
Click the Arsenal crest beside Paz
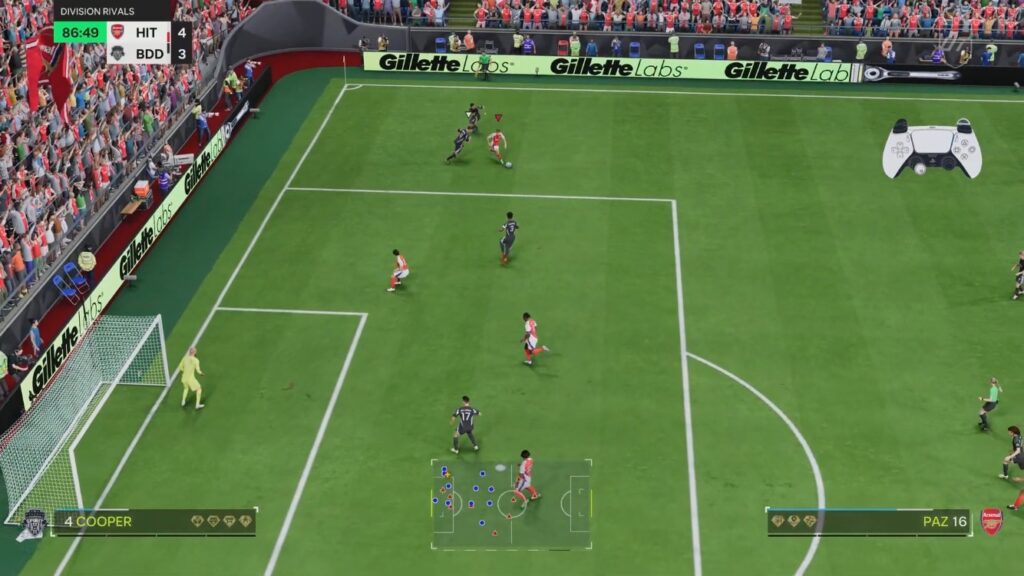pyautogui.click(x=991, y=521)
